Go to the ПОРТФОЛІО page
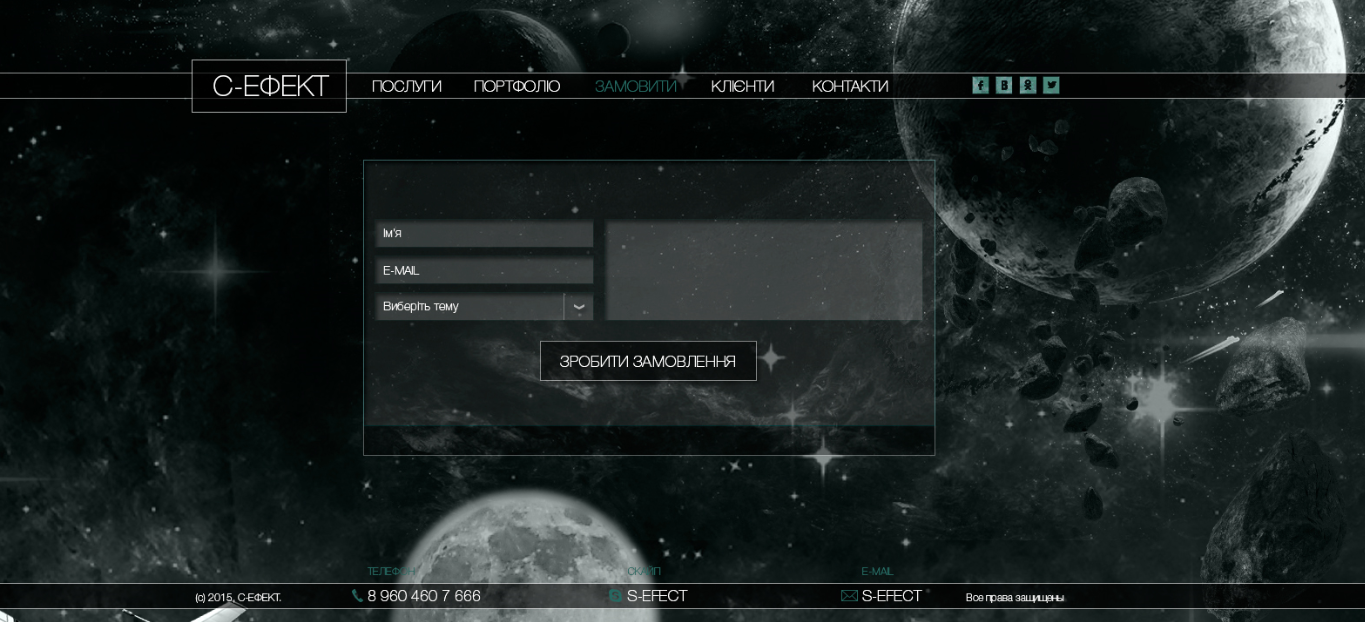 tap(516, 87)
